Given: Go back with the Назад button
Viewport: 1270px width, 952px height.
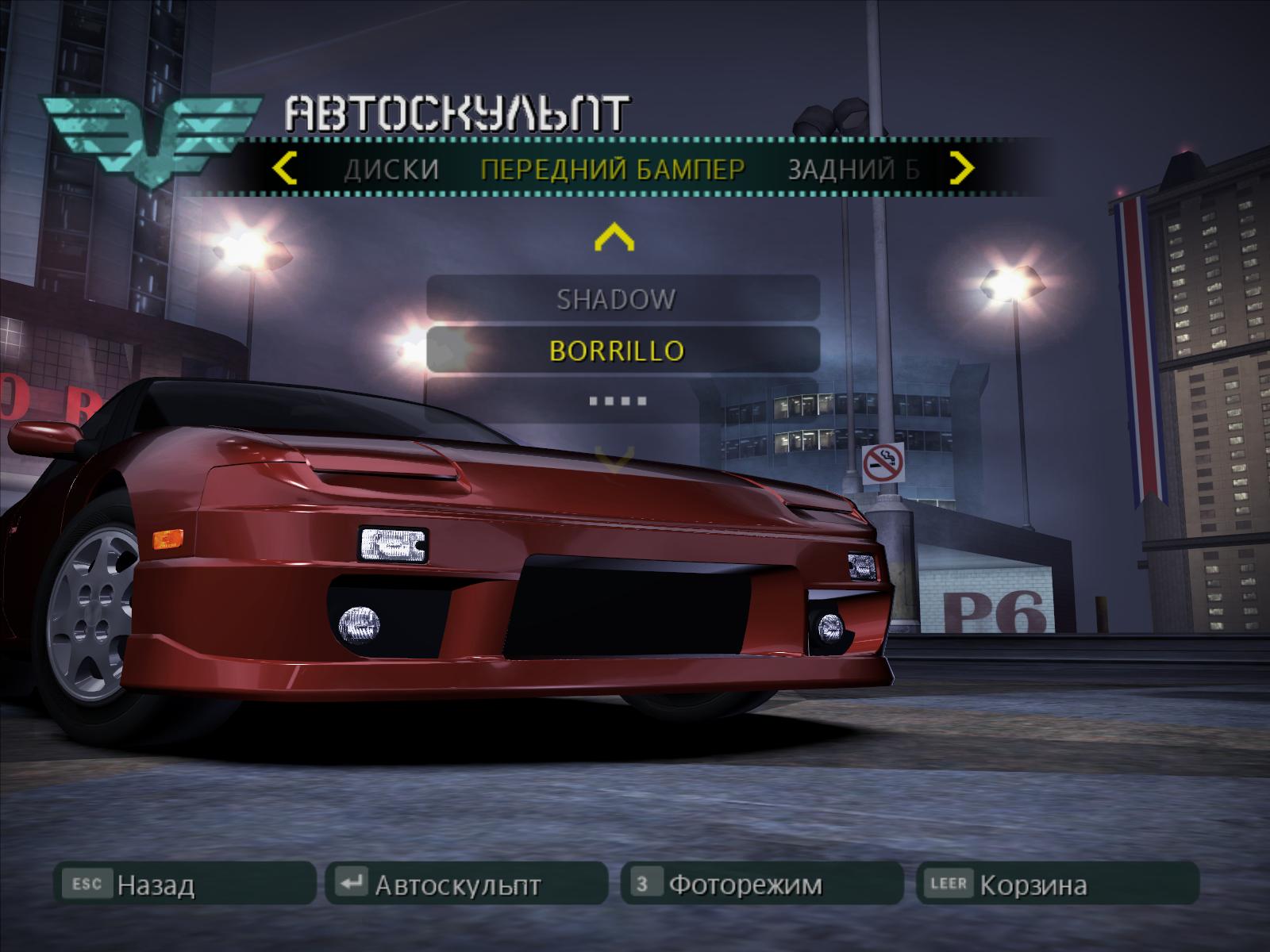Looking at the screenshot, I should [184, 883].
